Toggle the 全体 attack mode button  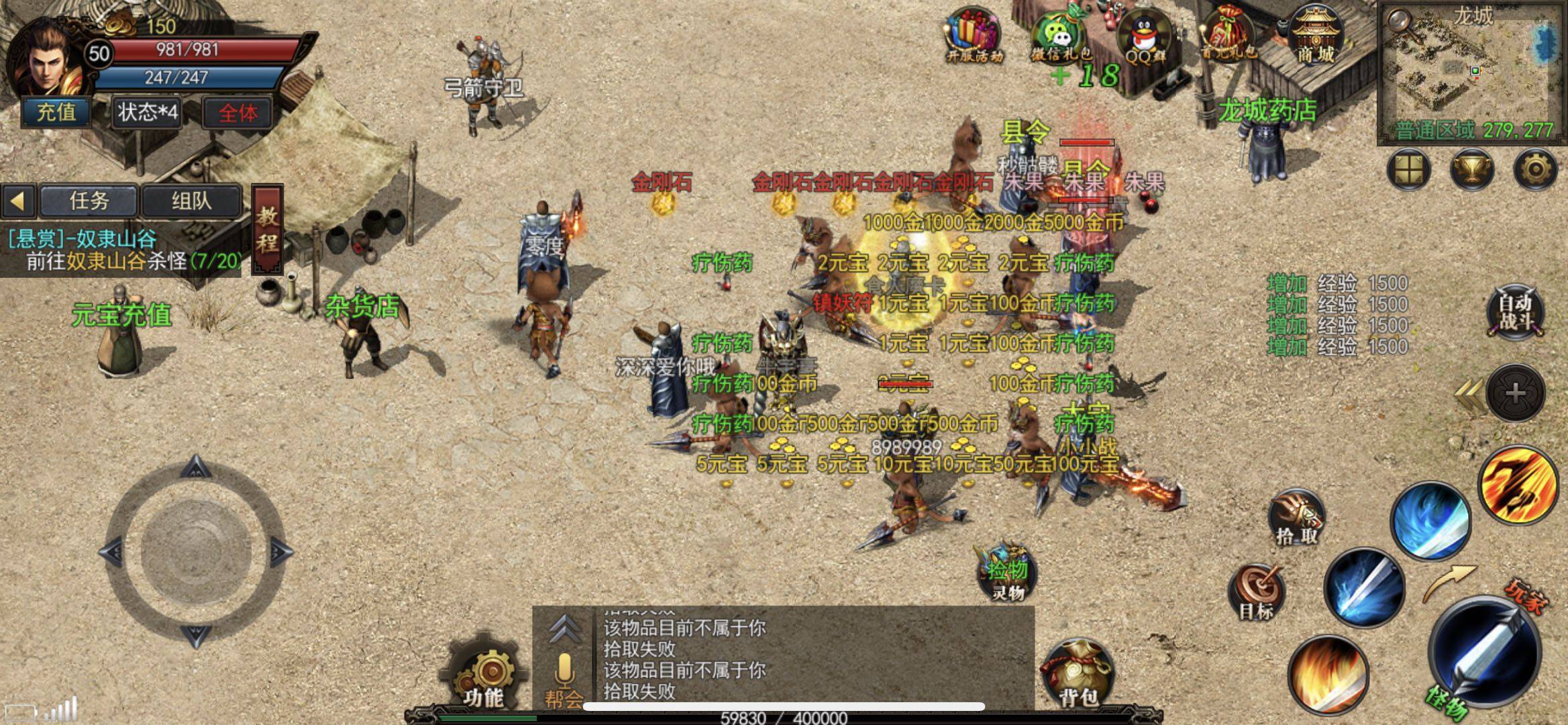[x=238, y=112]
